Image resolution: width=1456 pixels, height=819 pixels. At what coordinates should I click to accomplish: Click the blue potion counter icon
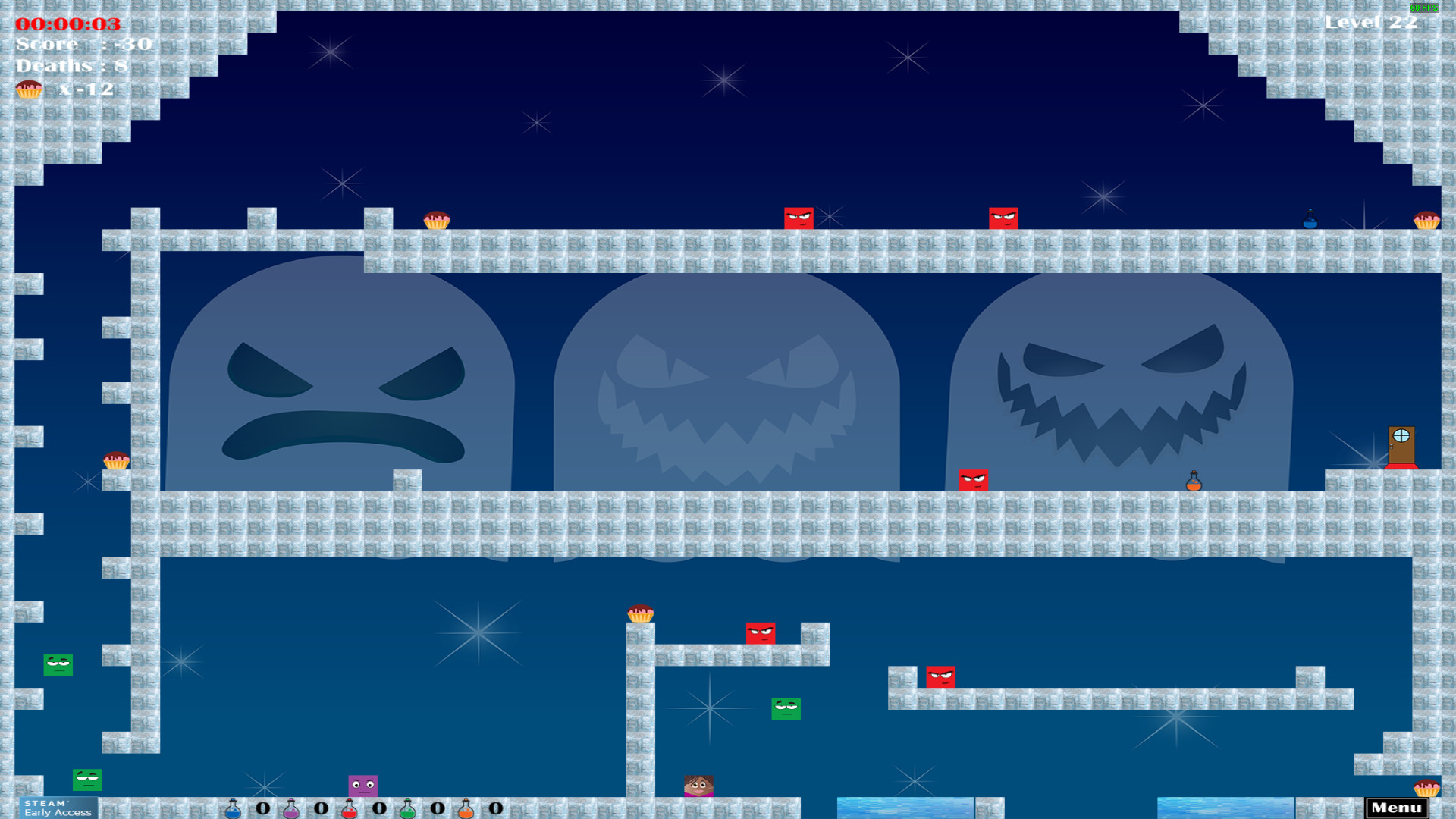231,808
